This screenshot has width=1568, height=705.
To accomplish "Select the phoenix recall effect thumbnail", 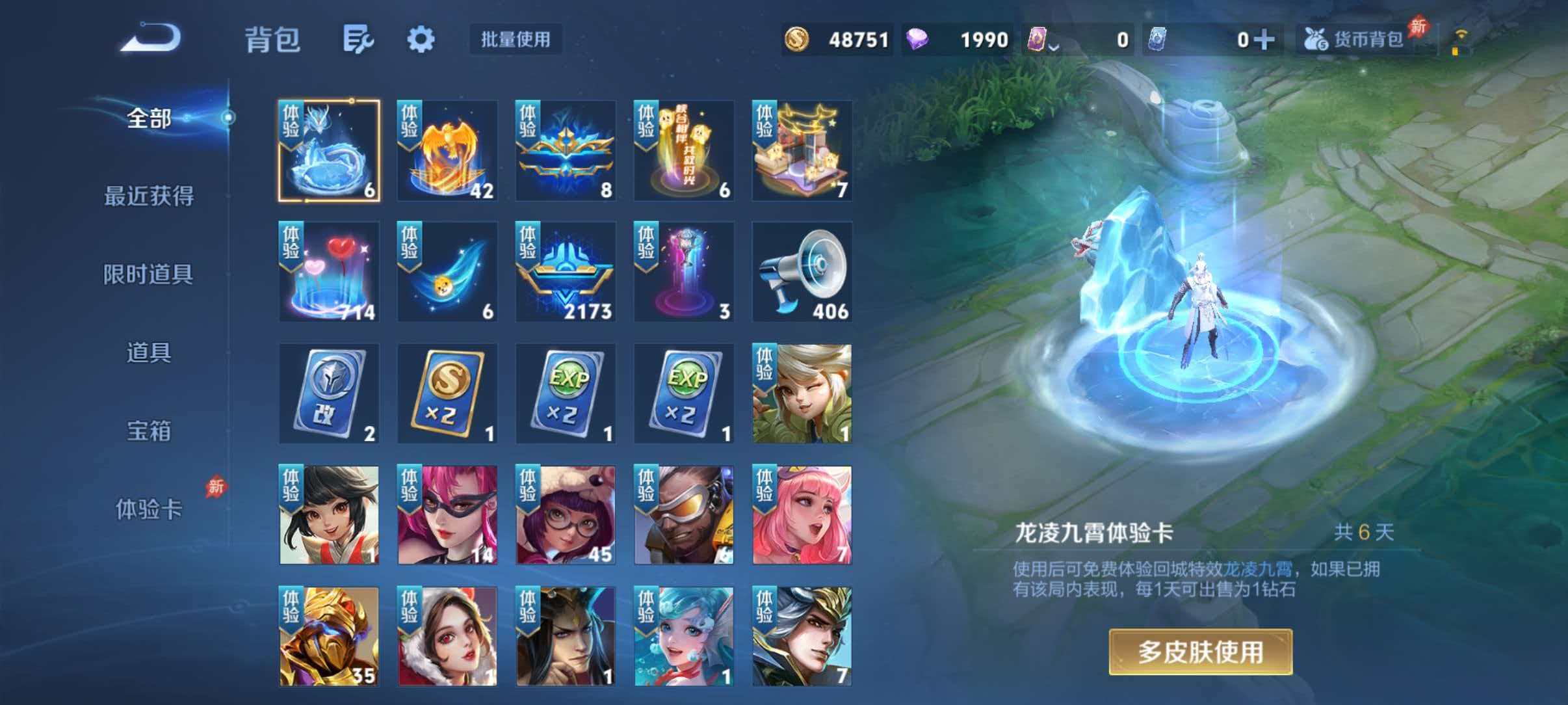I will coord(447,150).
